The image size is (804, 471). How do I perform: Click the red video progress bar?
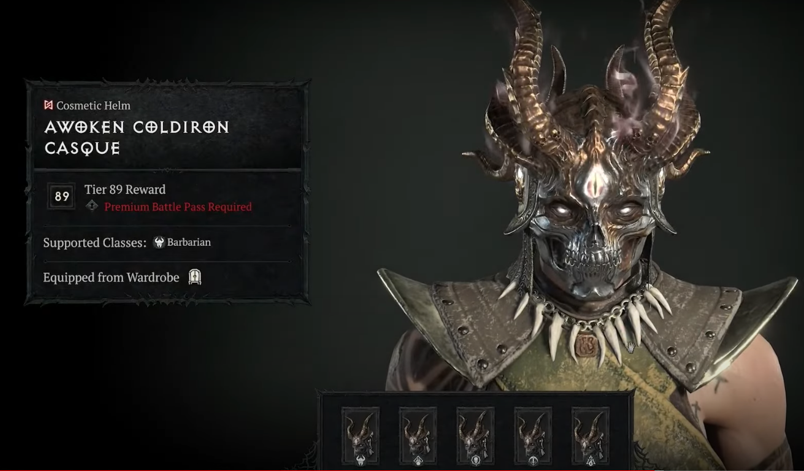point(402,469)
